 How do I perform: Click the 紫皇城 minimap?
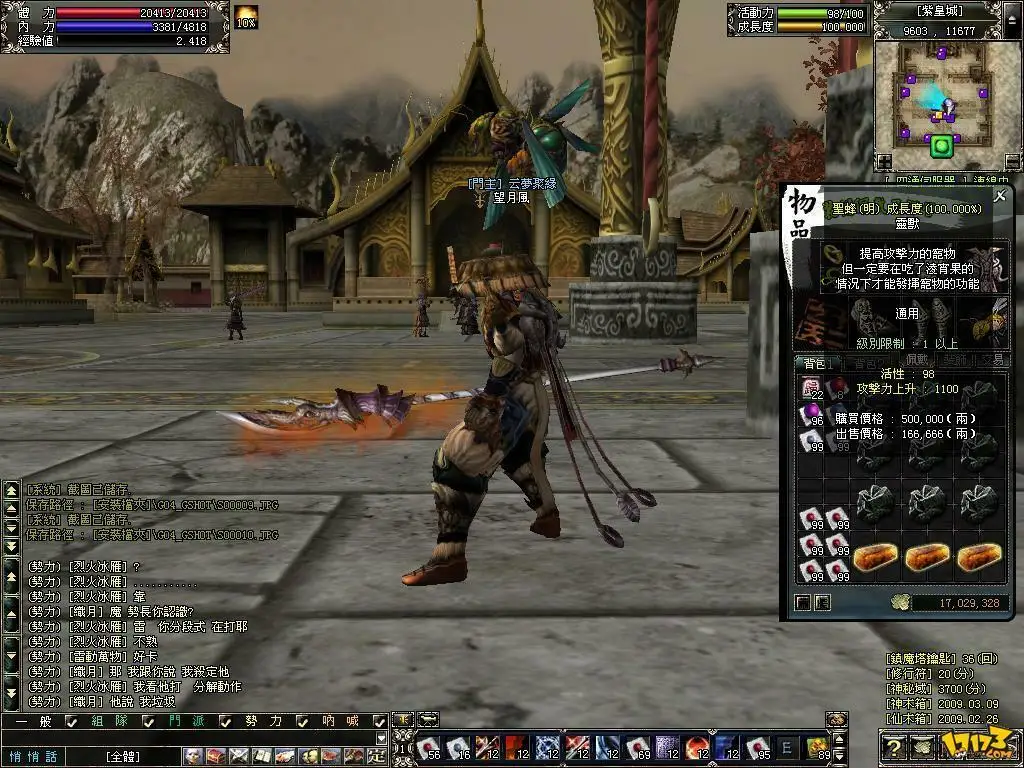click(940, 95)
